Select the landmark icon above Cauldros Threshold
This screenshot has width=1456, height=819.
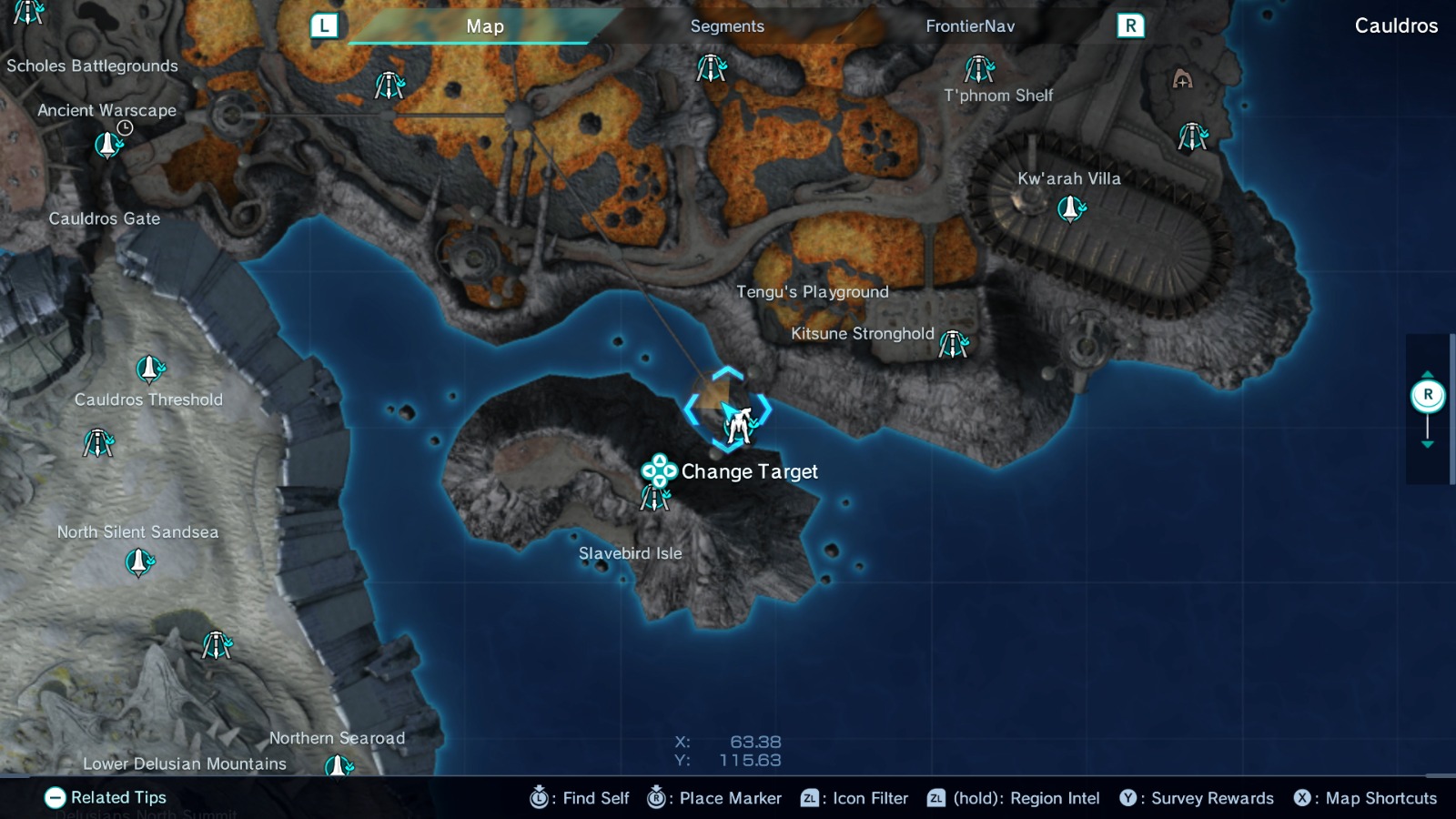(149, 370)
